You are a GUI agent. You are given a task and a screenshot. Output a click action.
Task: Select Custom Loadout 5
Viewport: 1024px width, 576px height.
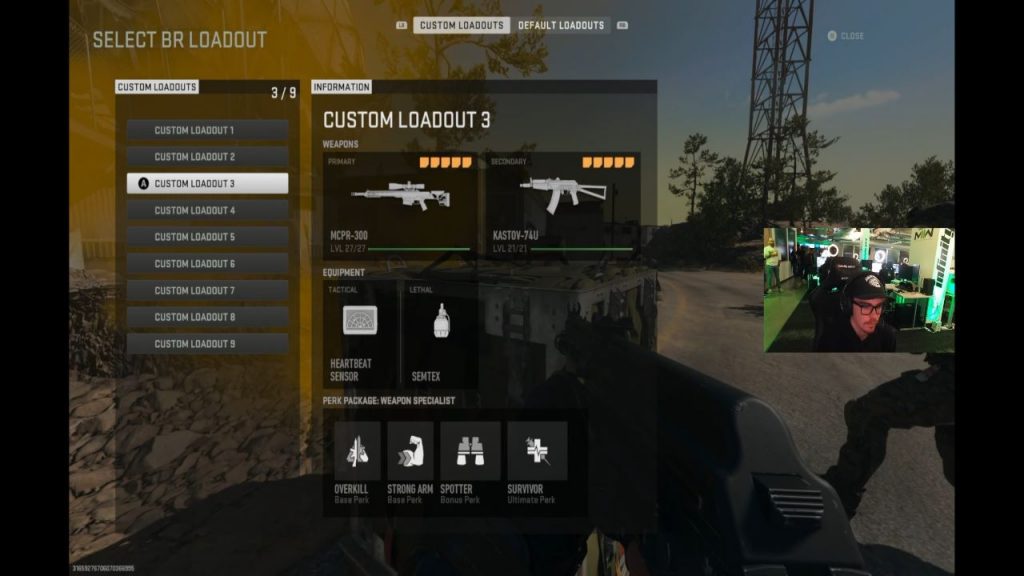[207, 237]
